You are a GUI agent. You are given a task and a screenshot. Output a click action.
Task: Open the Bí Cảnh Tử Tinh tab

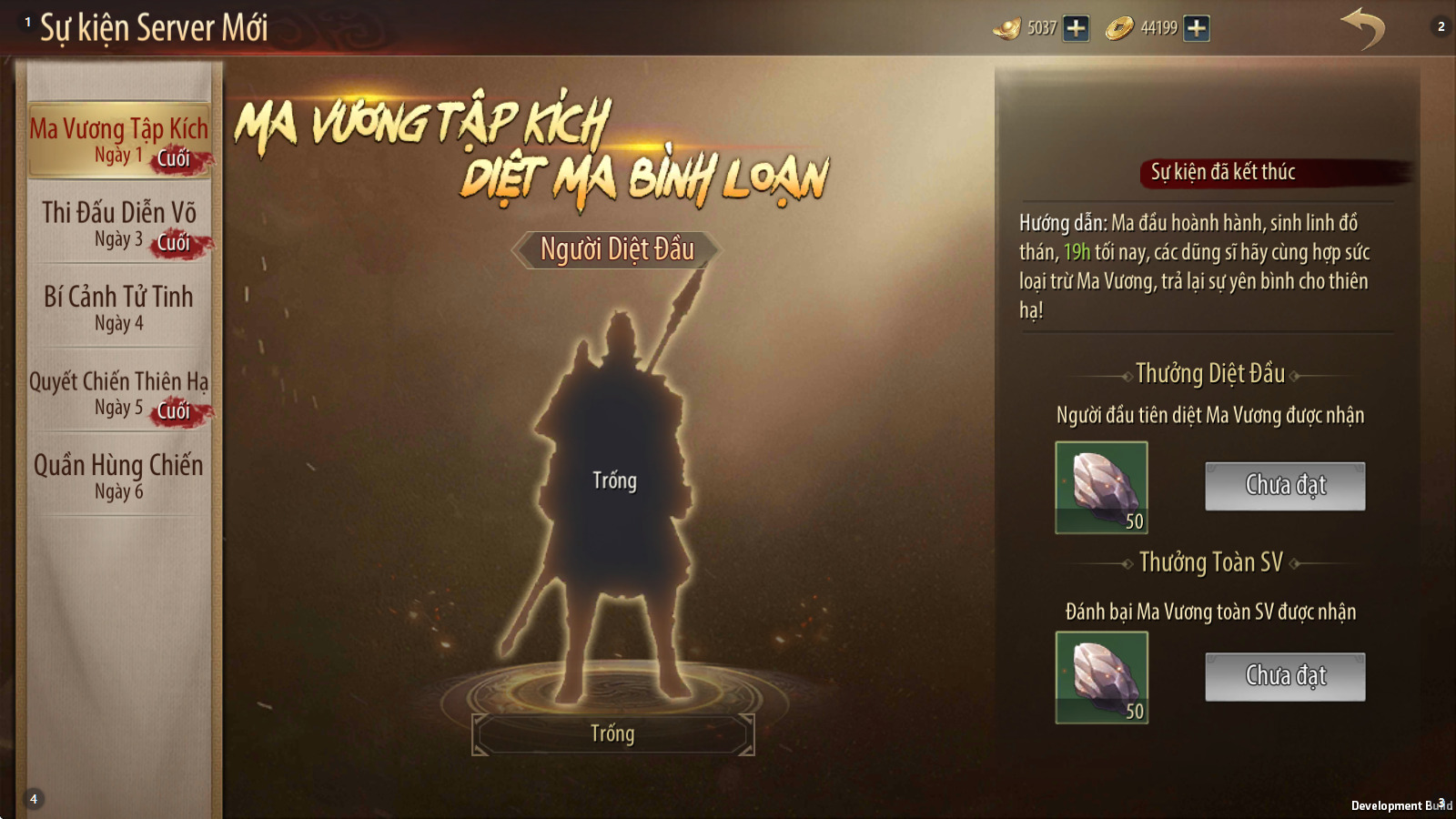click(x=119, y=308)
